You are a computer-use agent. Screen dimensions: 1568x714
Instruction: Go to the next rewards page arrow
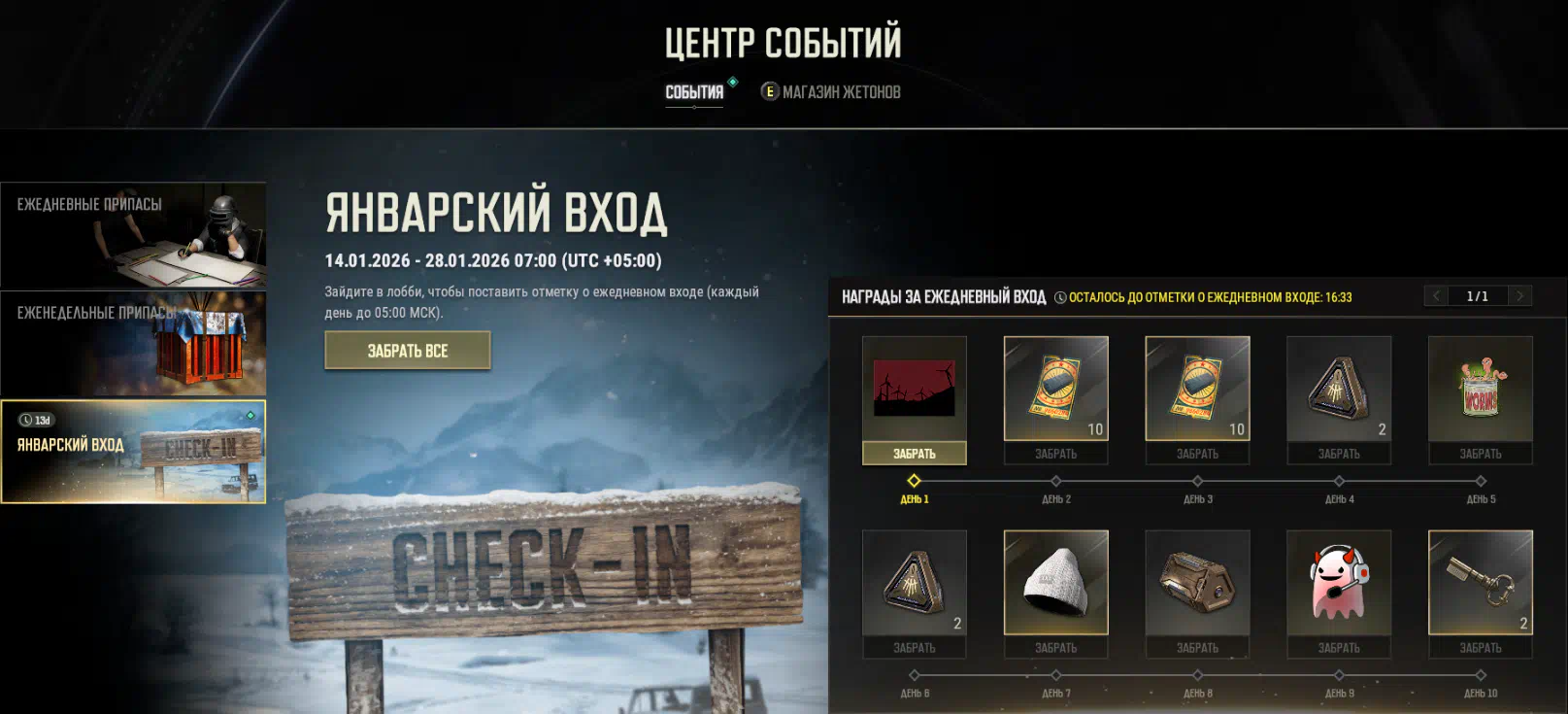[x=1520, y=296]
